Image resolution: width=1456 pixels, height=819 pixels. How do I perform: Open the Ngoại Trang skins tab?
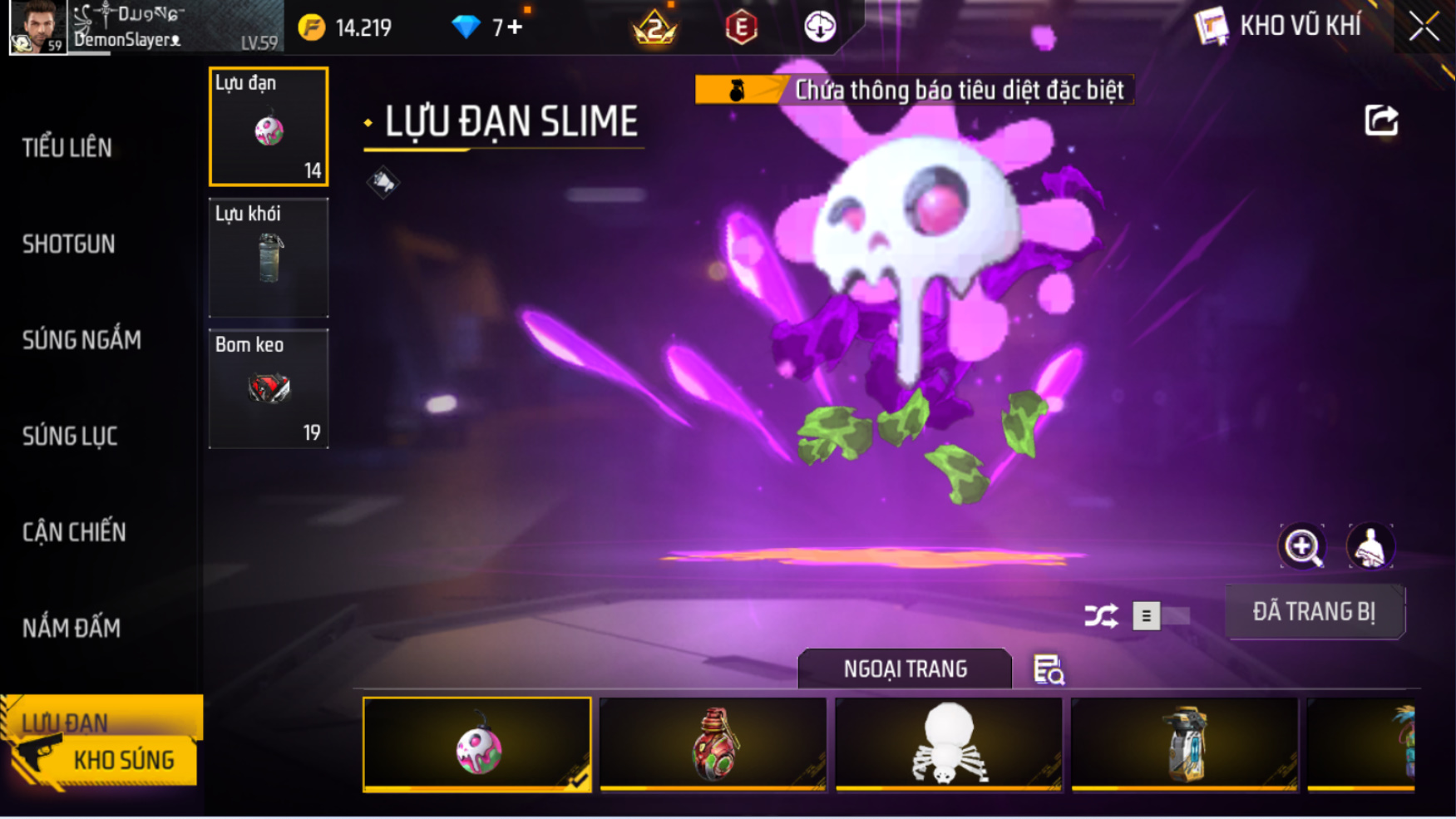point(905,669)
